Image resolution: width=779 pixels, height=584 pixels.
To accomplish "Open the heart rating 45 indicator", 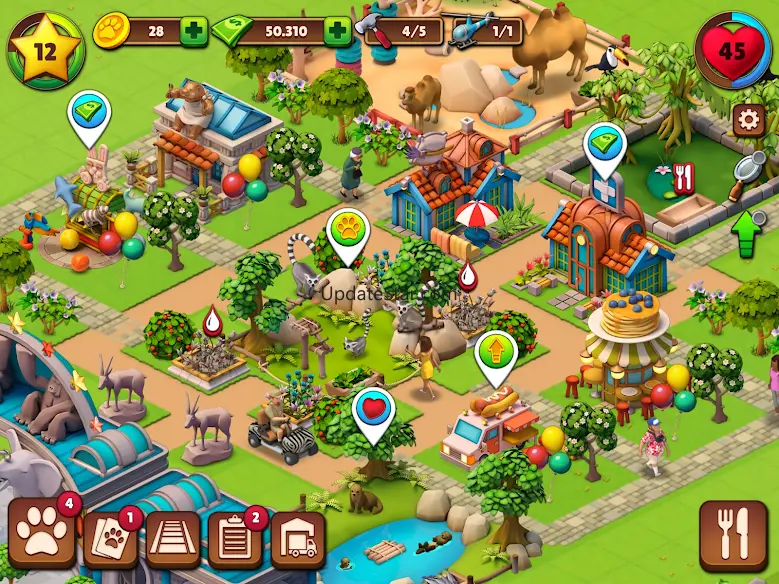I will click(733, 49).
